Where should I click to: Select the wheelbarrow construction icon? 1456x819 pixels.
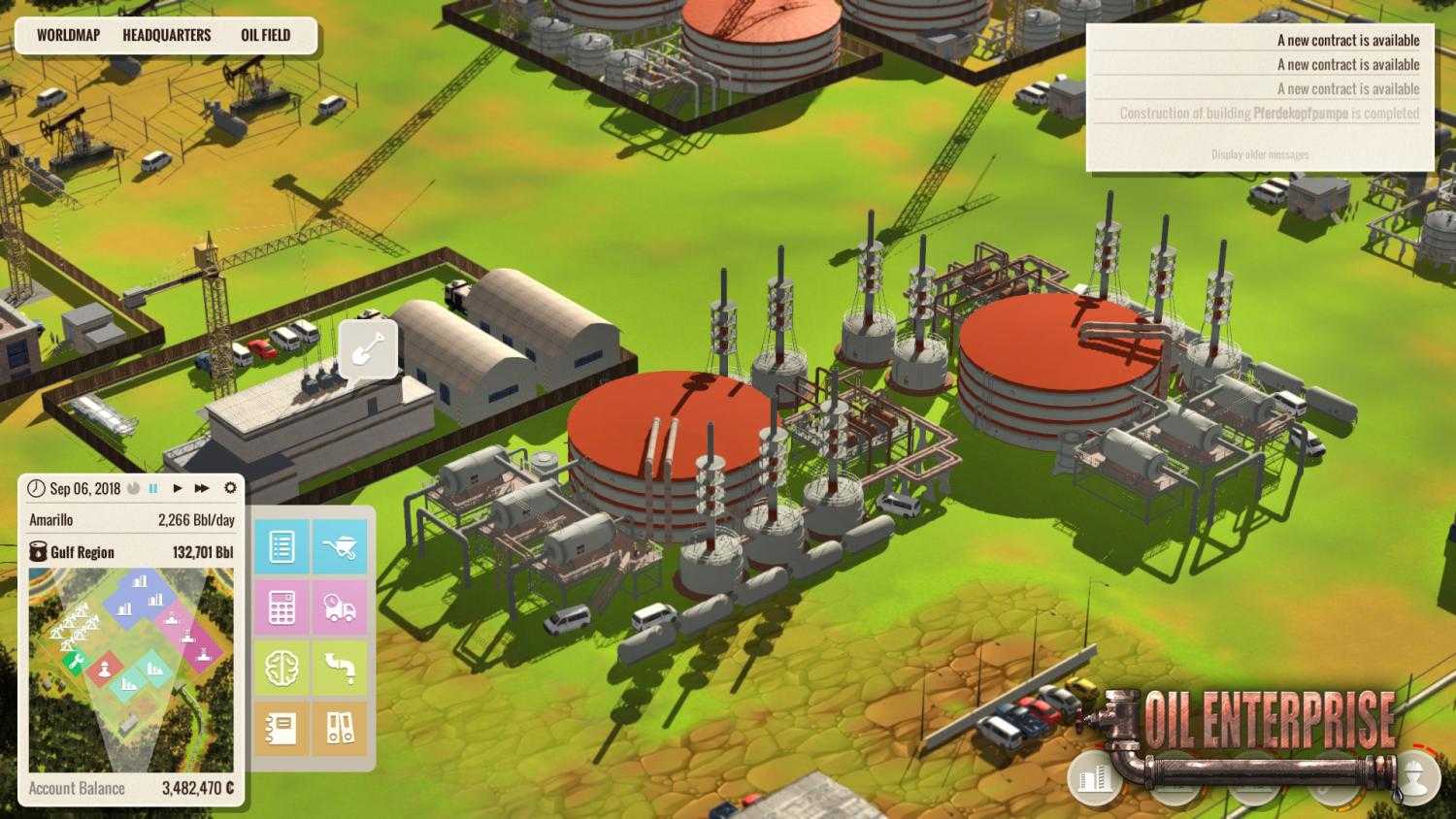pos(342,545)
